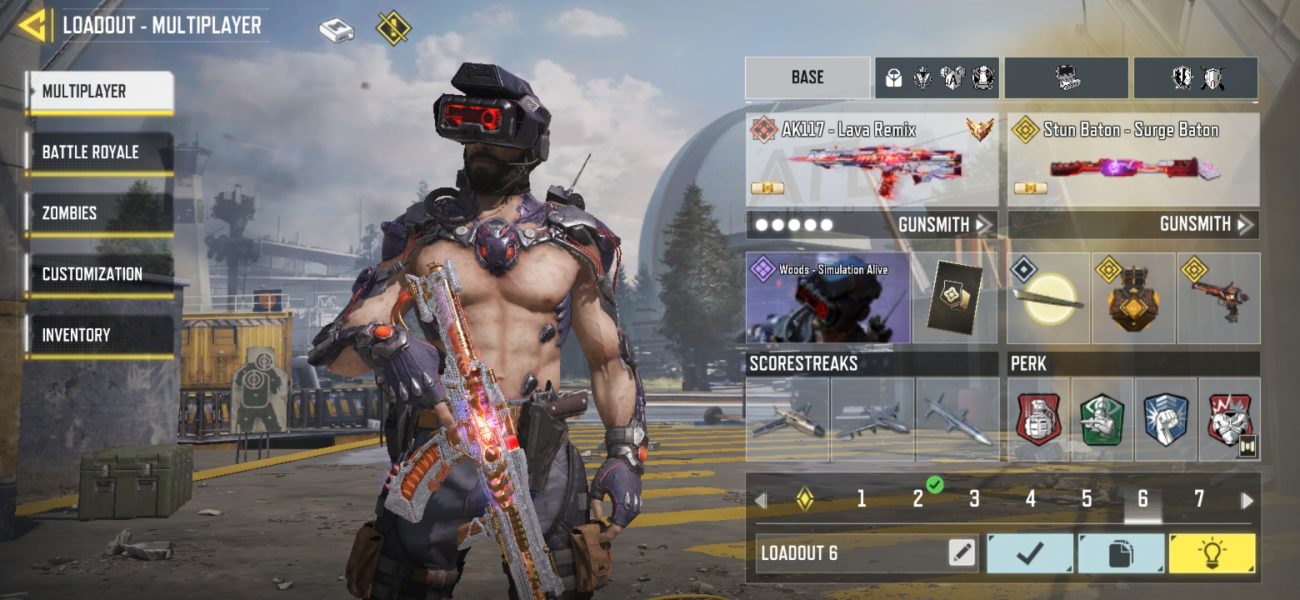Viewport: 1300px width, 600px height.
Task: Show next loadouts with the right arrow
Action: pos(1246,500)
